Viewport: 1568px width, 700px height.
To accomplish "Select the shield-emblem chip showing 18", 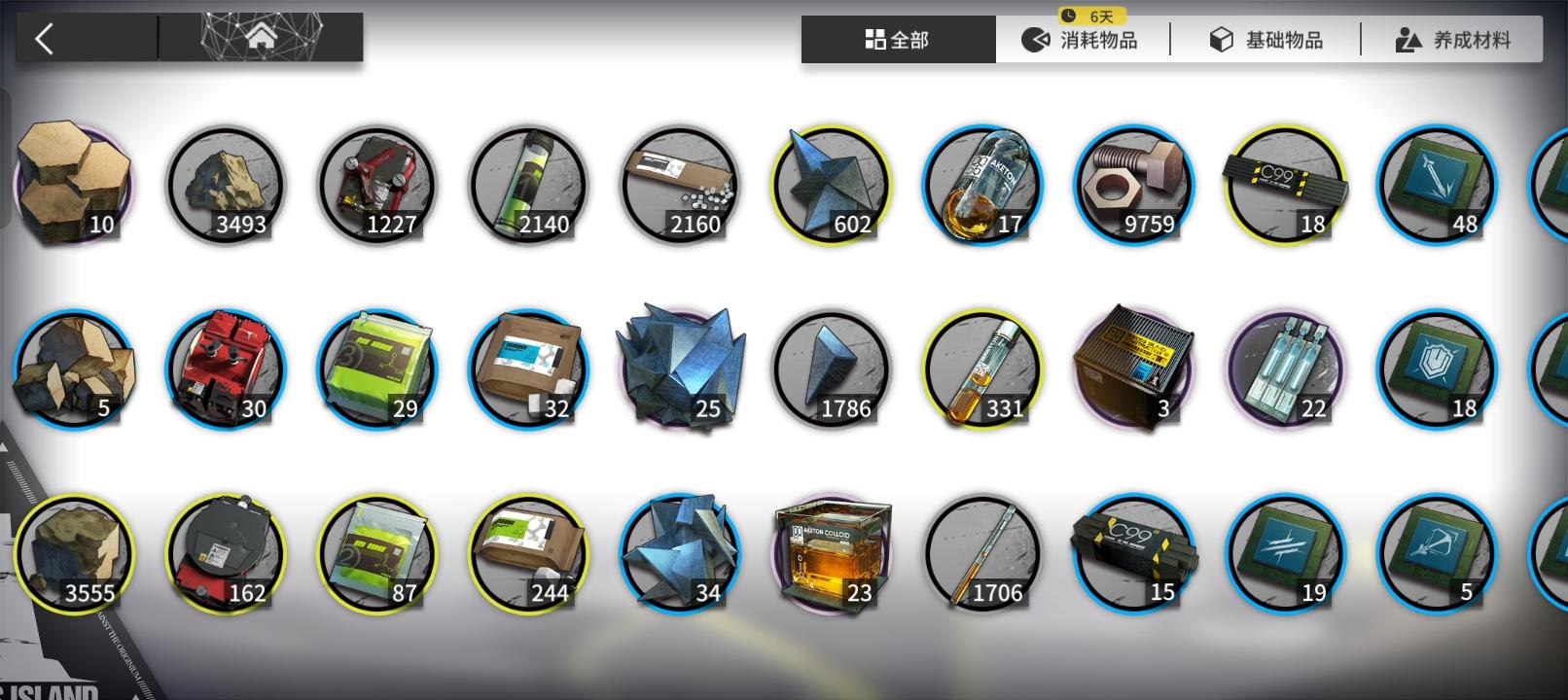I will click(x=1437, y=367).
